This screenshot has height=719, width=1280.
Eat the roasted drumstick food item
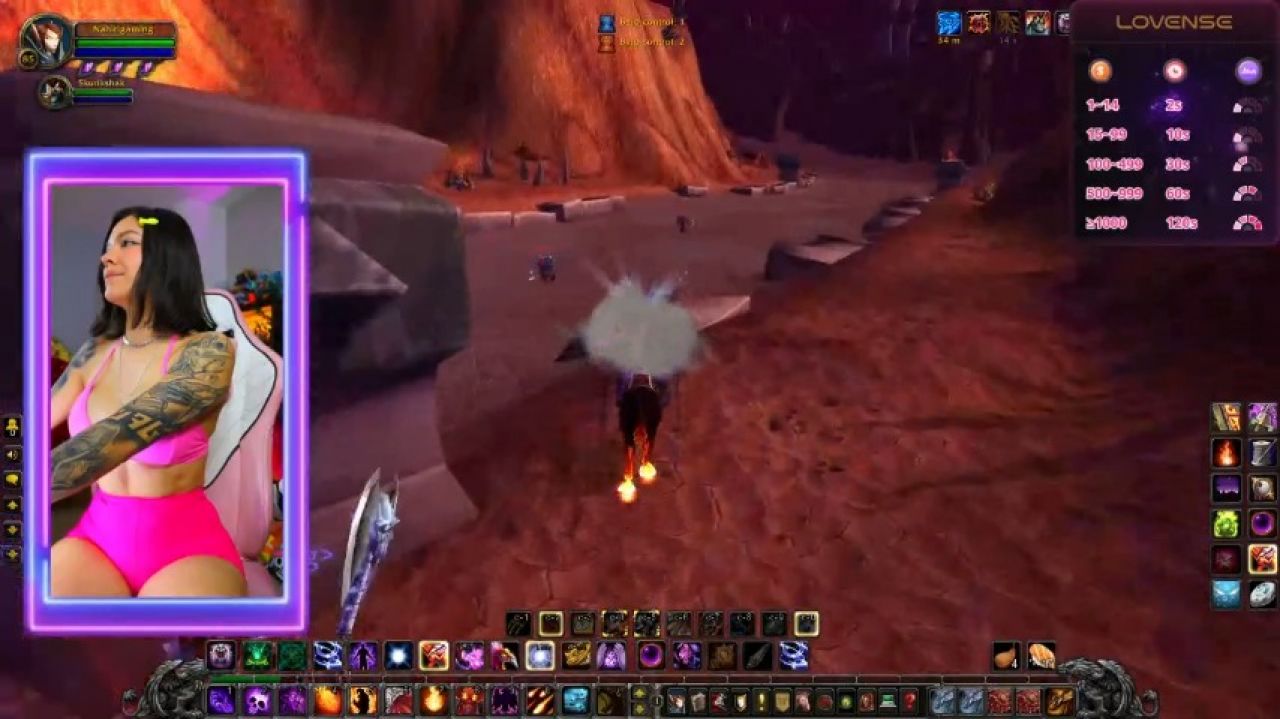1007,655
